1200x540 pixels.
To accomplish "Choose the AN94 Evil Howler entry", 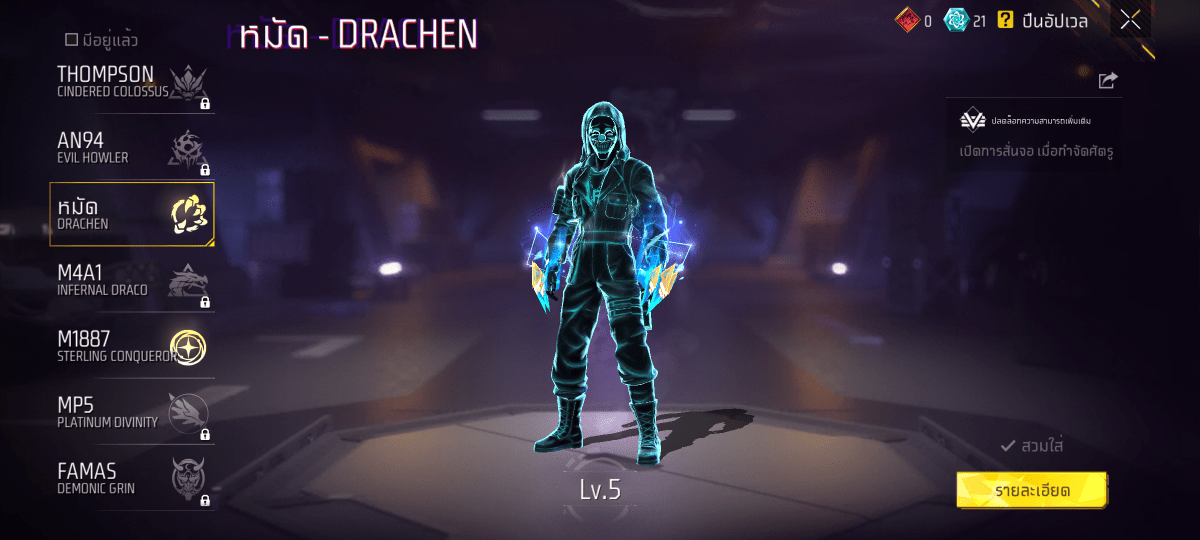I will [x=133, y=149].
